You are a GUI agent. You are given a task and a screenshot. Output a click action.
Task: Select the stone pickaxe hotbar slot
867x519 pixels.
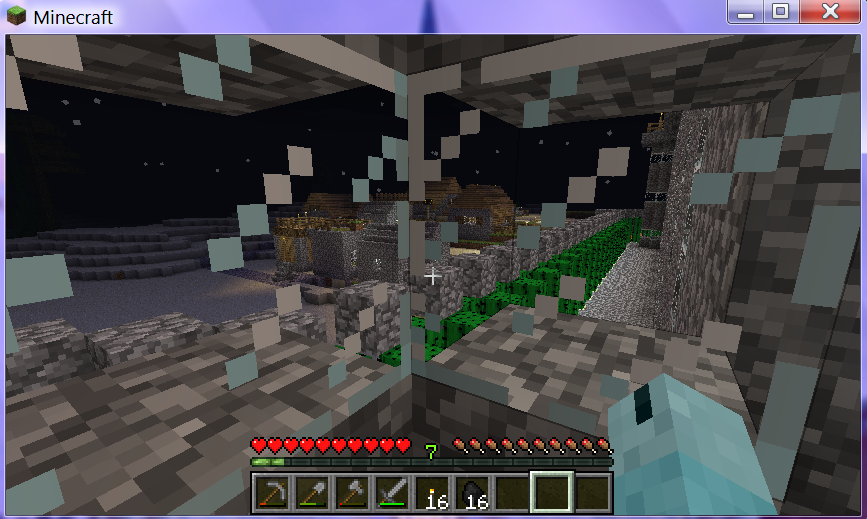(x=271, y=491)
